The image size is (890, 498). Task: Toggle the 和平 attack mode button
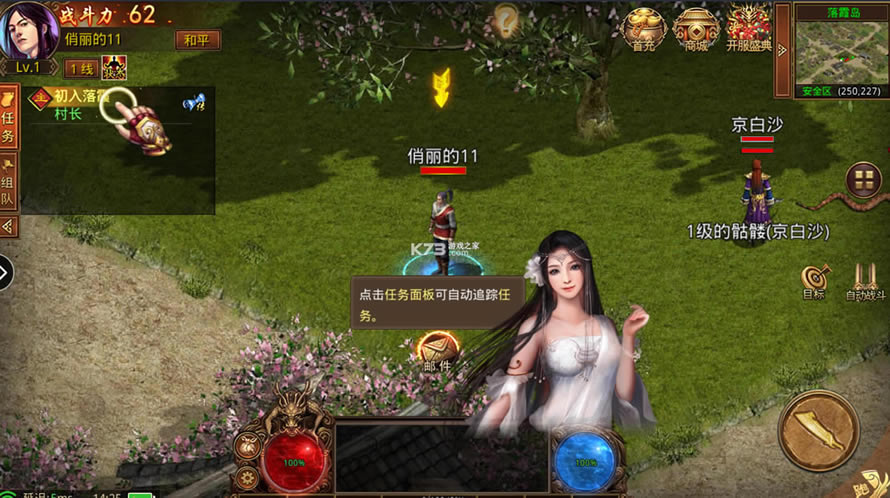click(197, 41)
